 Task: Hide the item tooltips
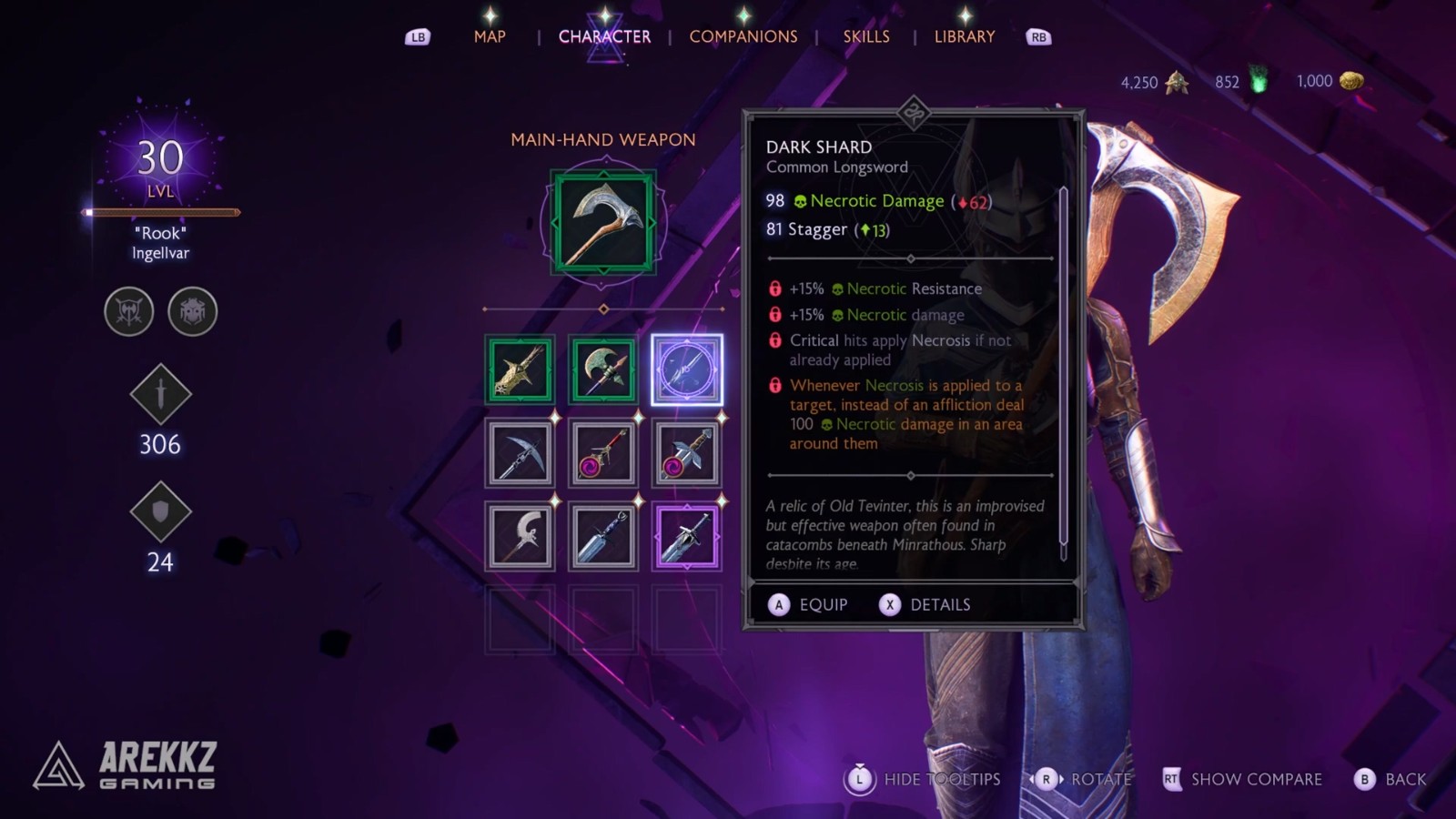pyautogui.click(x=925, y=779)
